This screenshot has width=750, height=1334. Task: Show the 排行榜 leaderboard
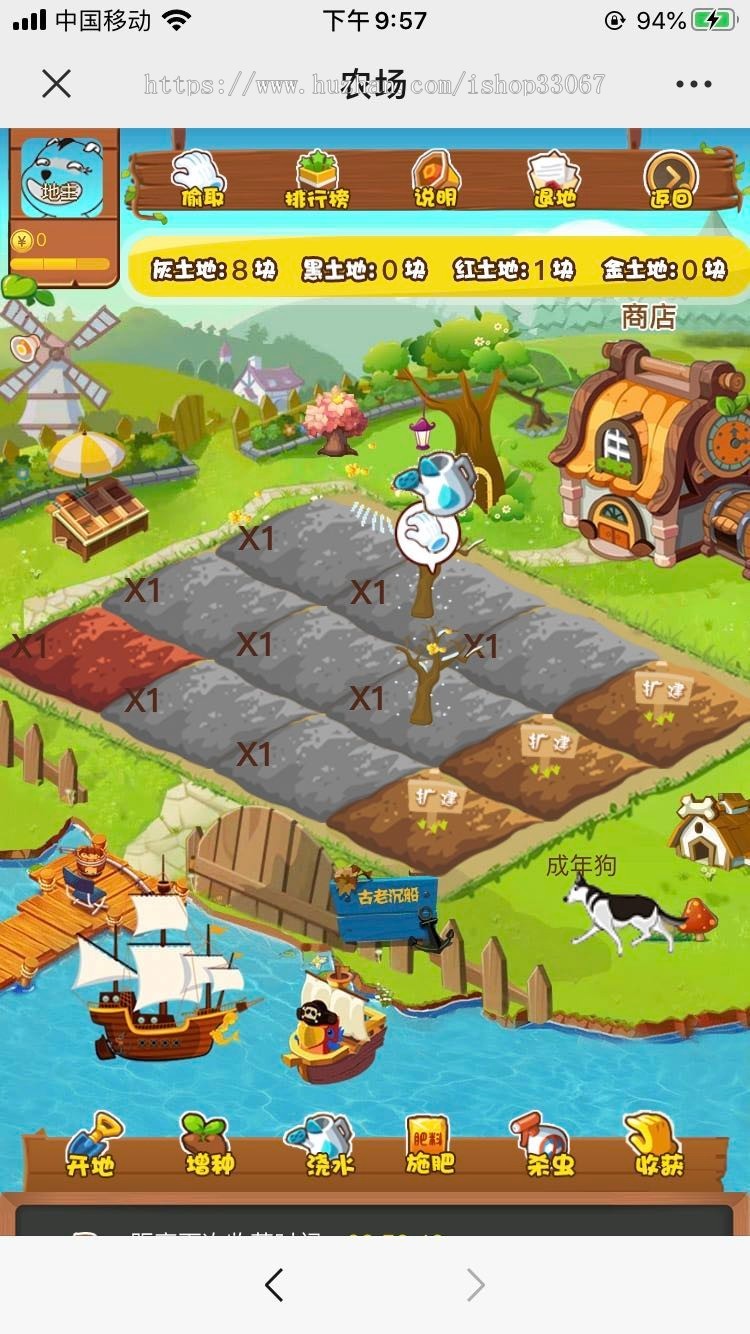tap(317, 179)
